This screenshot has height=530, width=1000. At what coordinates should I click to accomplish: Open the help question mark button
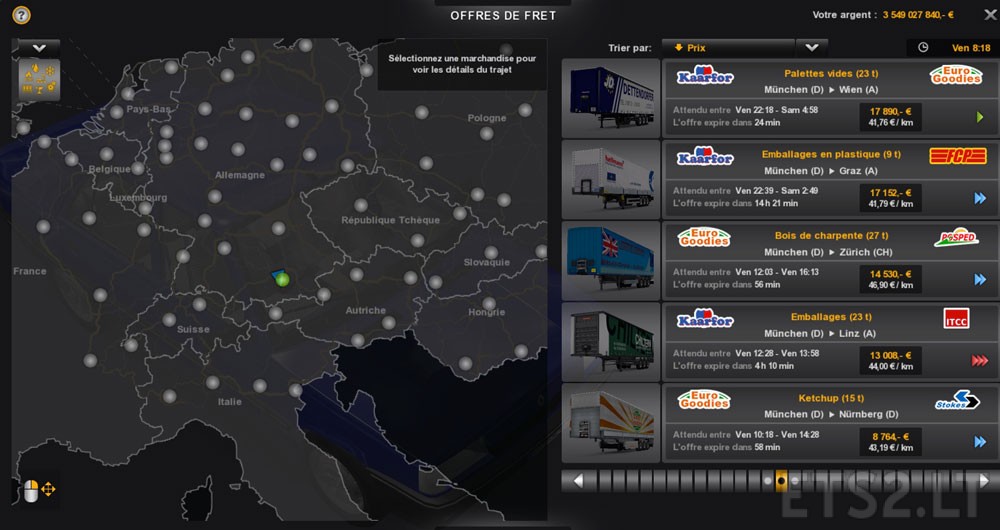click(x=21, y=16)
